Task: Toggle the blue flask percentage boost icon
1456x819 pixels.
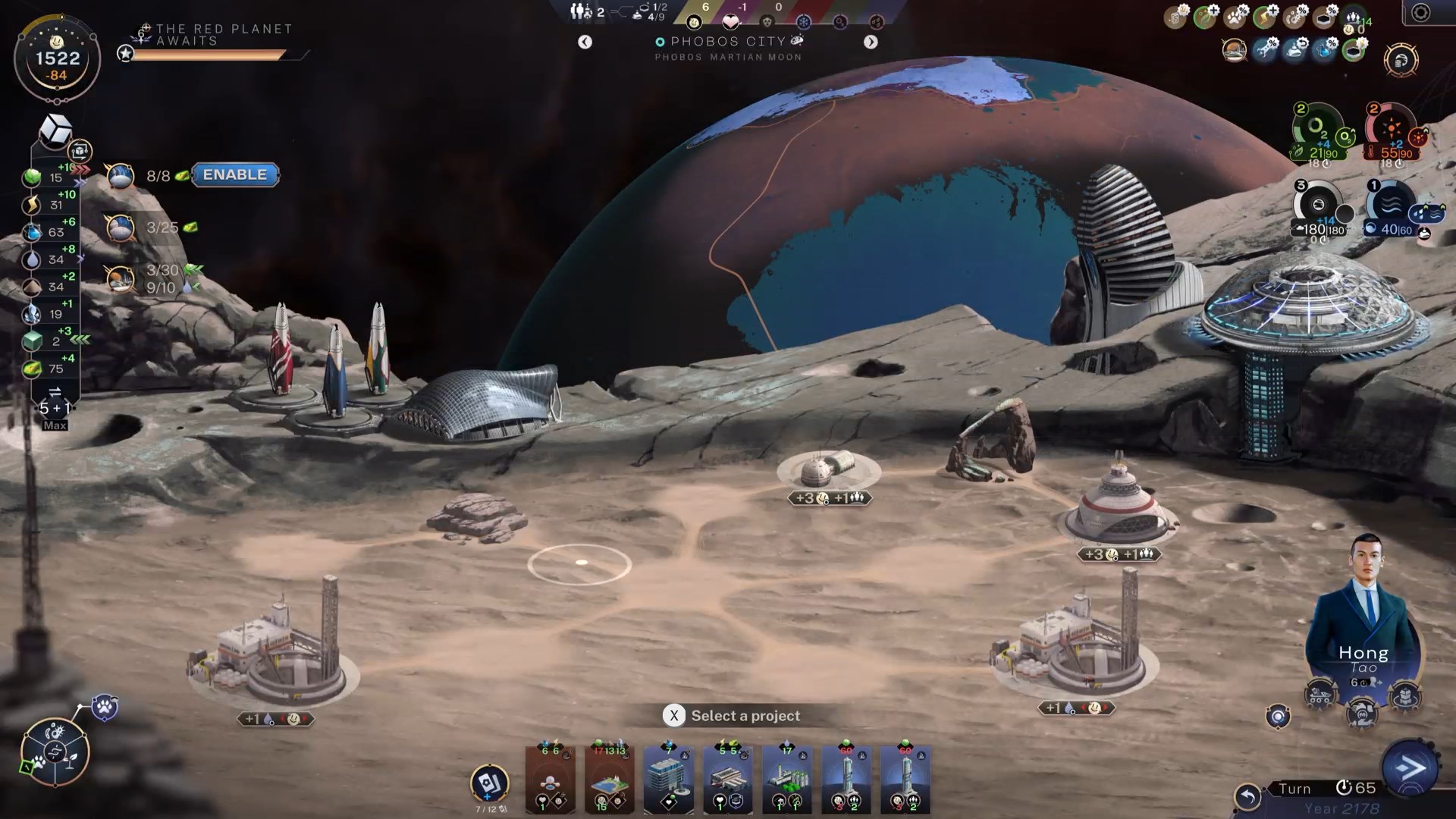Action: [x=1325, y=50]
